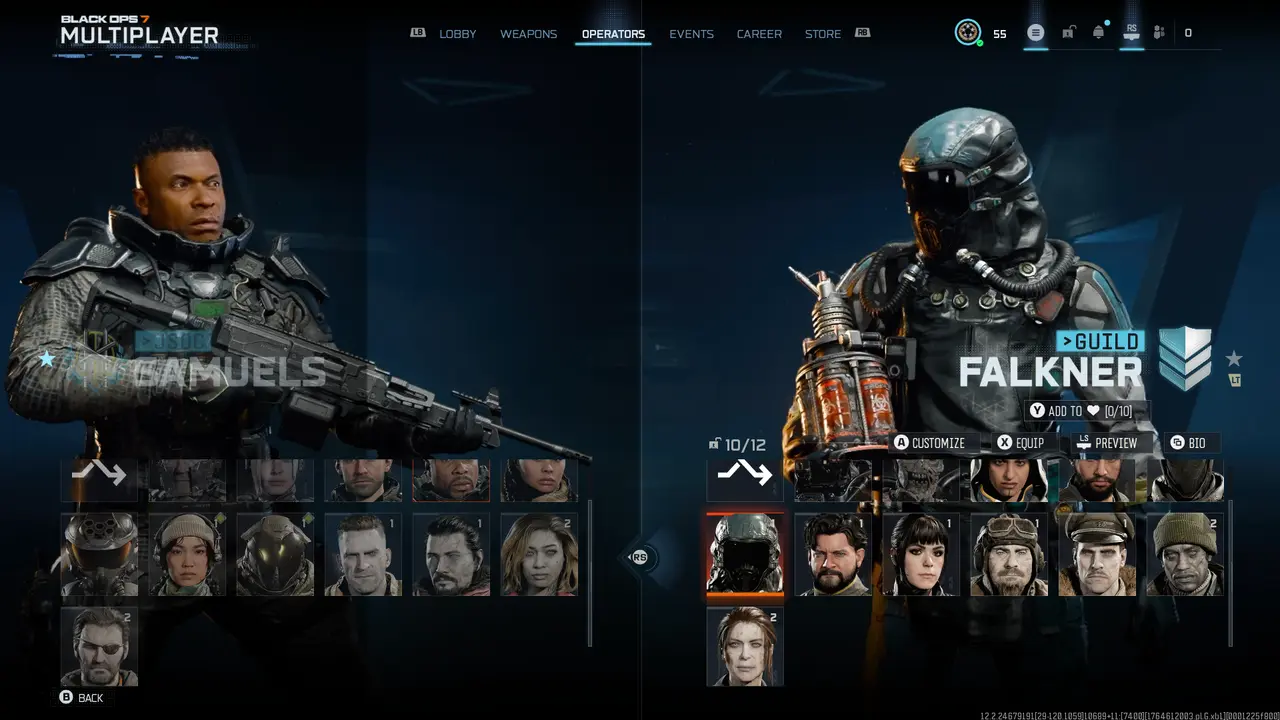Click Falkner's guild rank emblem
The width and height of the screenshot is (1280, 720).
click(1184, 357)
